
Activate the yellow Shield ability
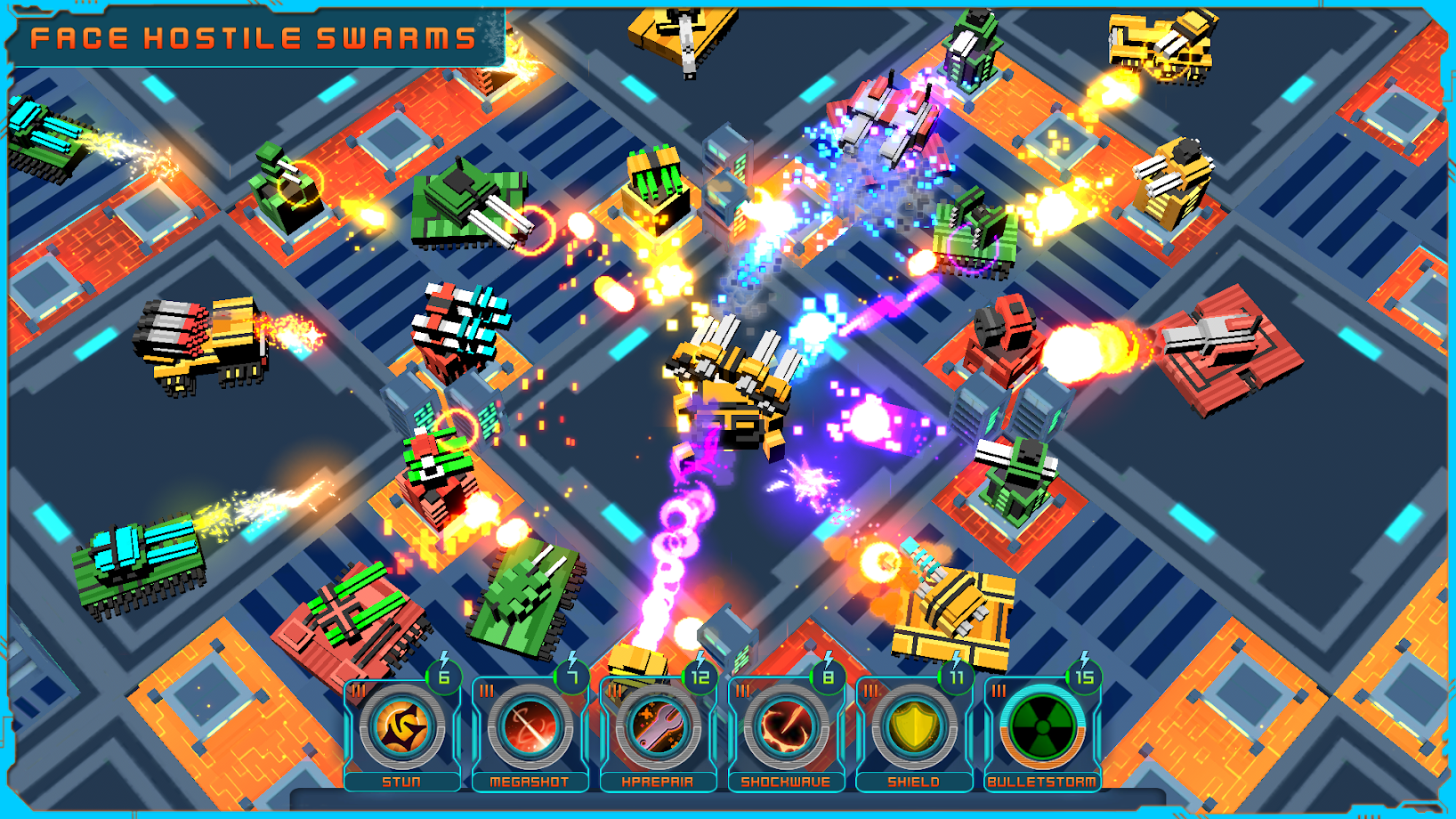[914, 728]
